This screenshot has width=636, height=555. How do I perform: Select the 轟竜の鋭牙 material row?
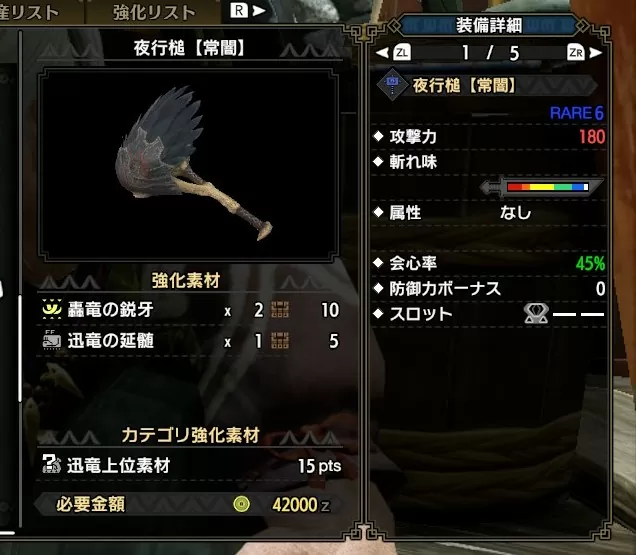(x=190, y=311)
